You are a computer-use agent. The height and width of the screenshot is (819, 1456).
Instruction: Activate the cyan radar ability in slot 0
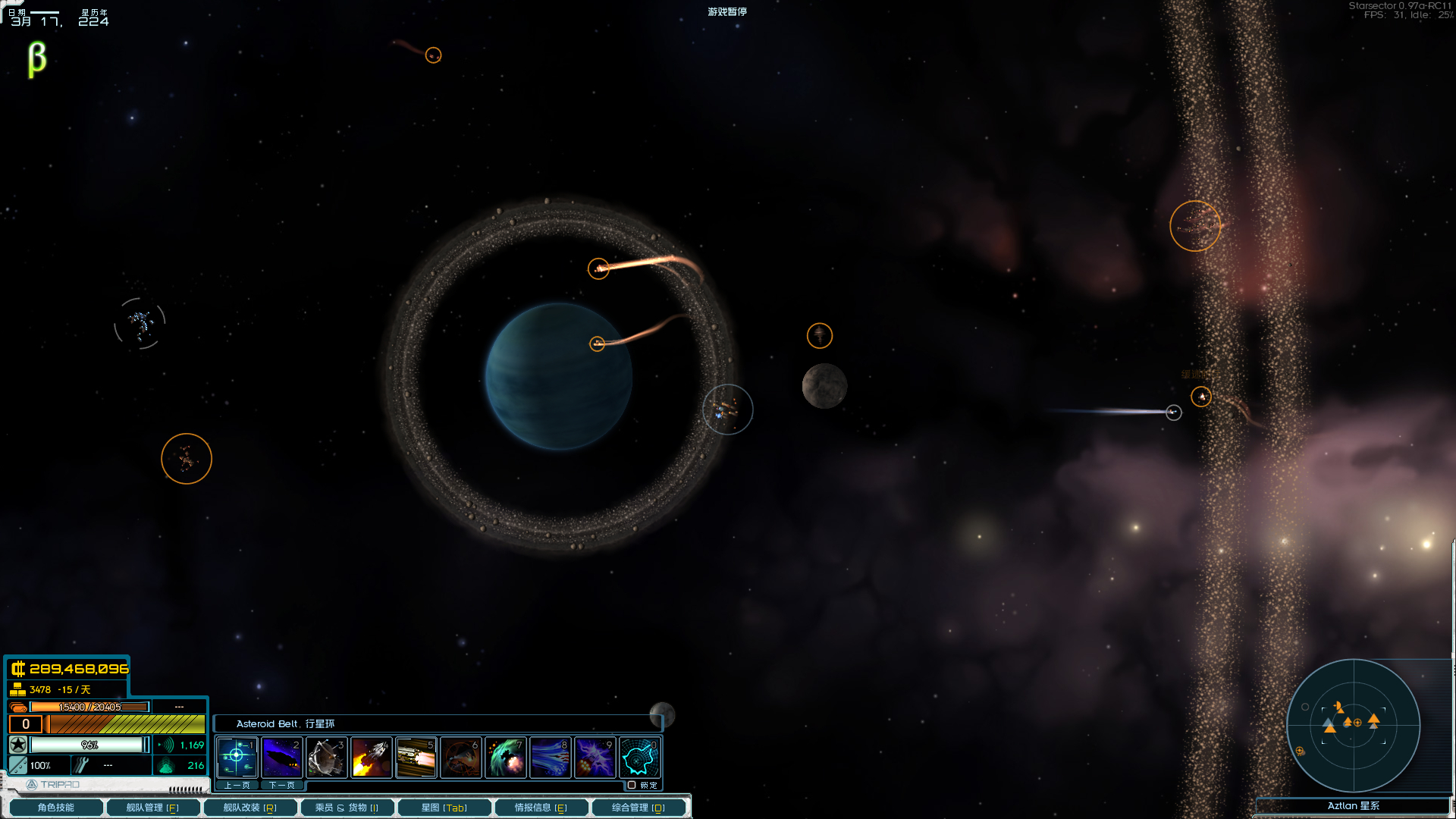(639, 757)
